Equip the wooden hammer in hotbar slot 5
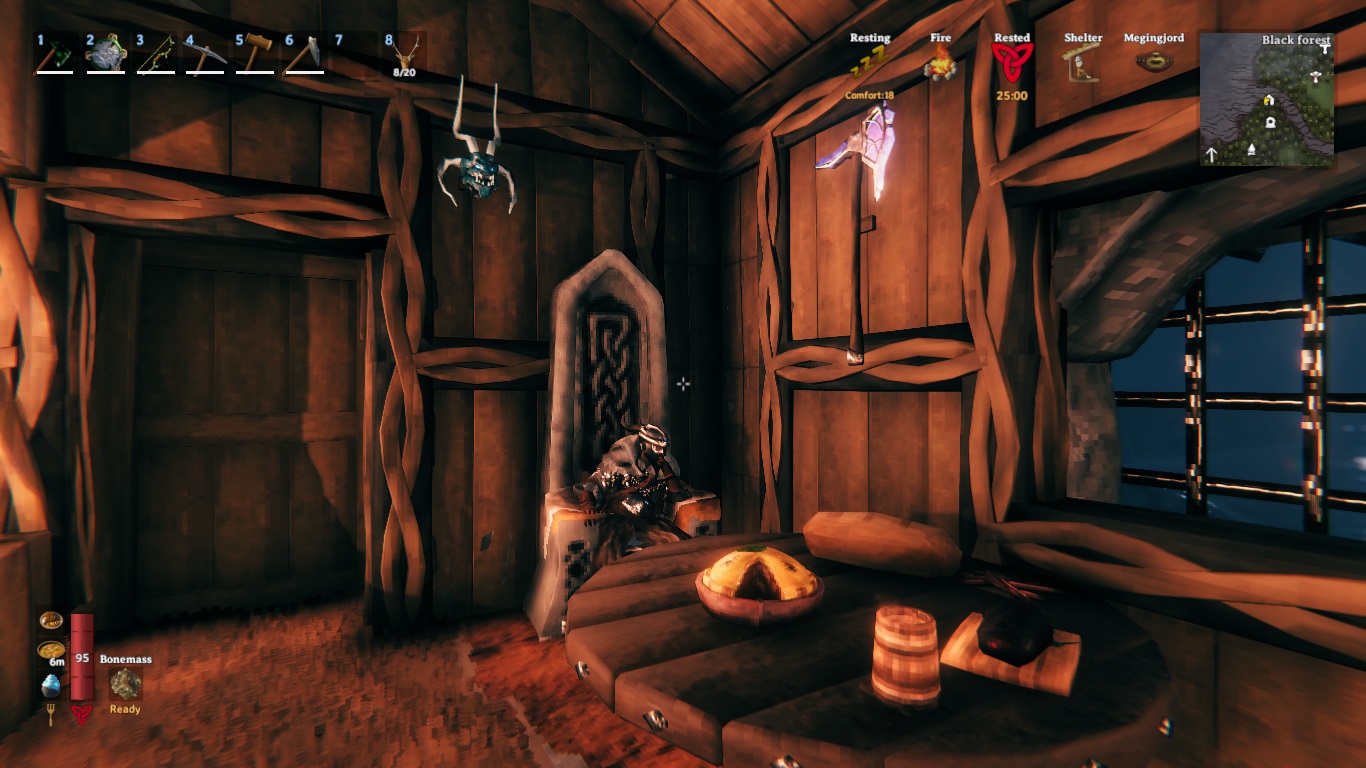This screenshot has height=768, width=1366. [x=254, y=54]
